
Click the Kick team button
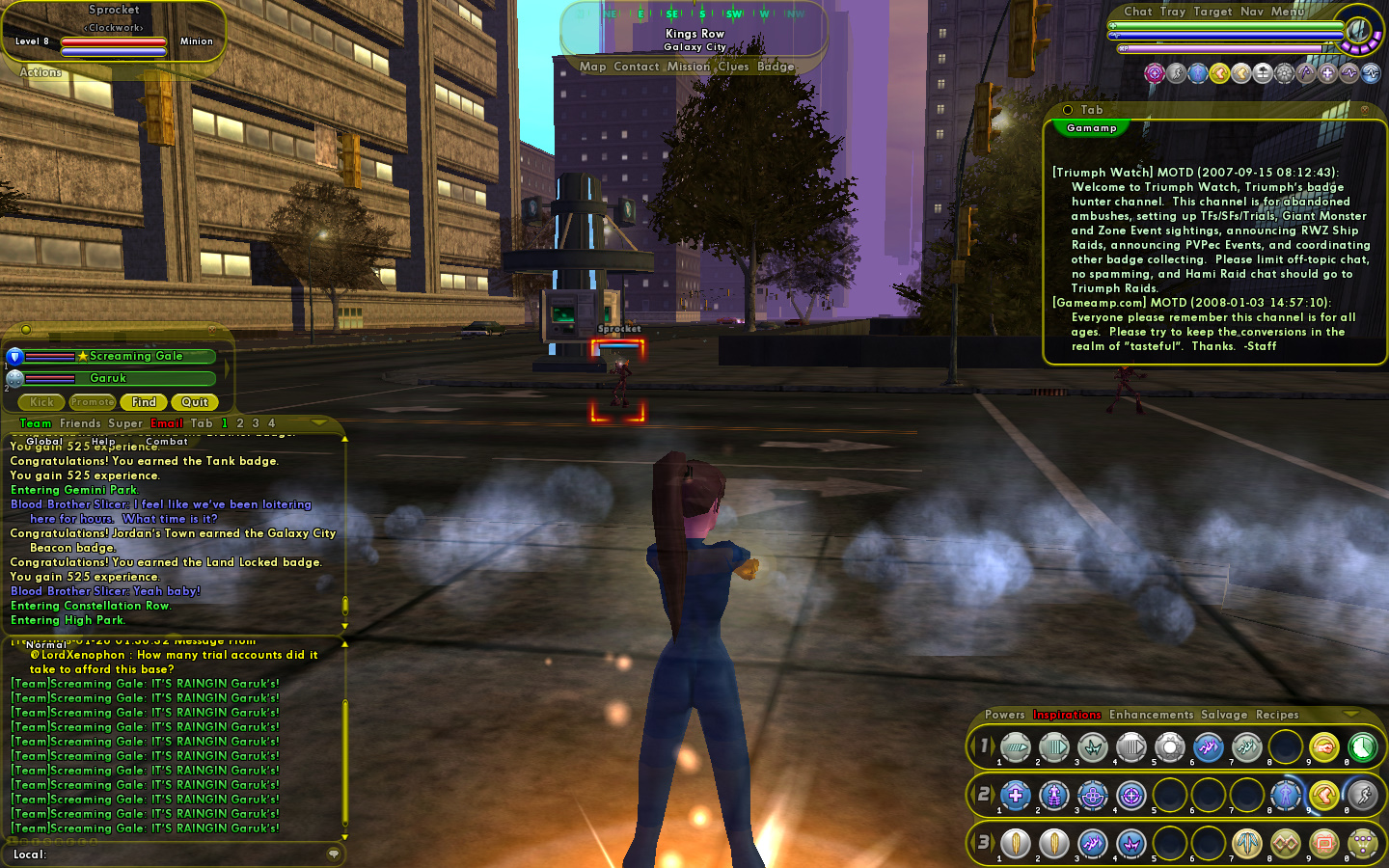41,402
